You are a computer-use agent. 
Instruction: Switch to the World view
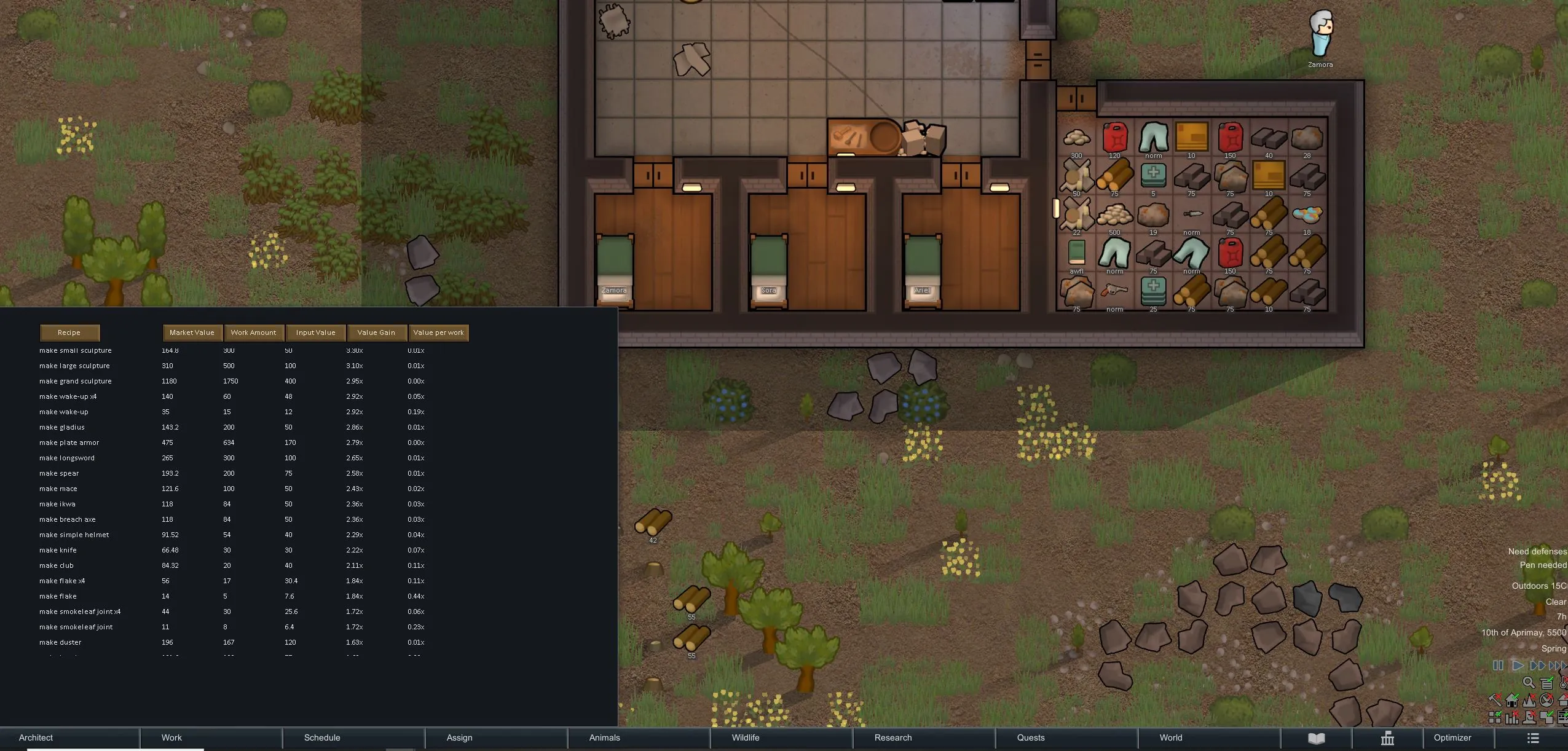click(x=1170, y=737)
